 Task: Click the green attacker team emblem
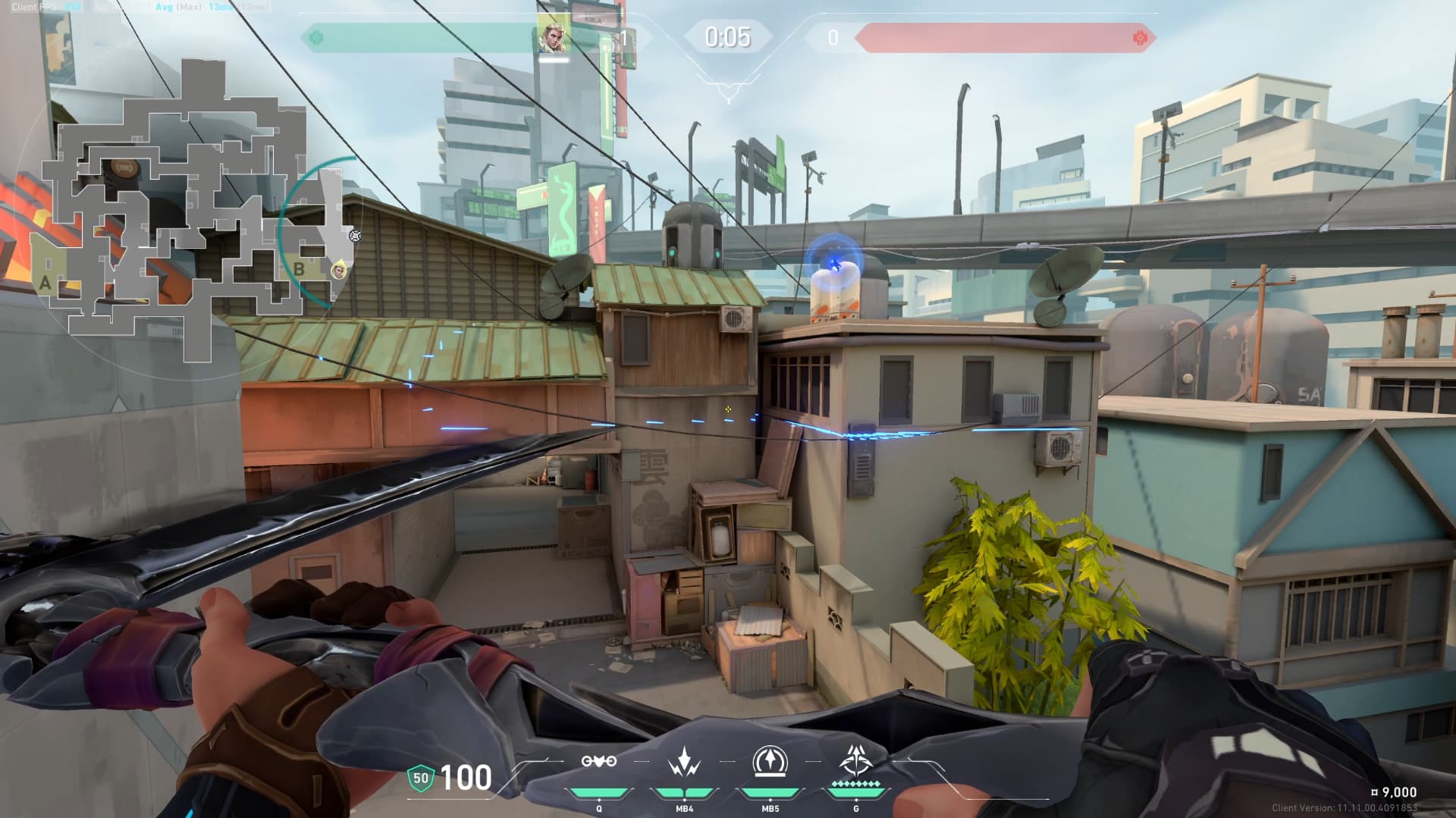(316, 37)
